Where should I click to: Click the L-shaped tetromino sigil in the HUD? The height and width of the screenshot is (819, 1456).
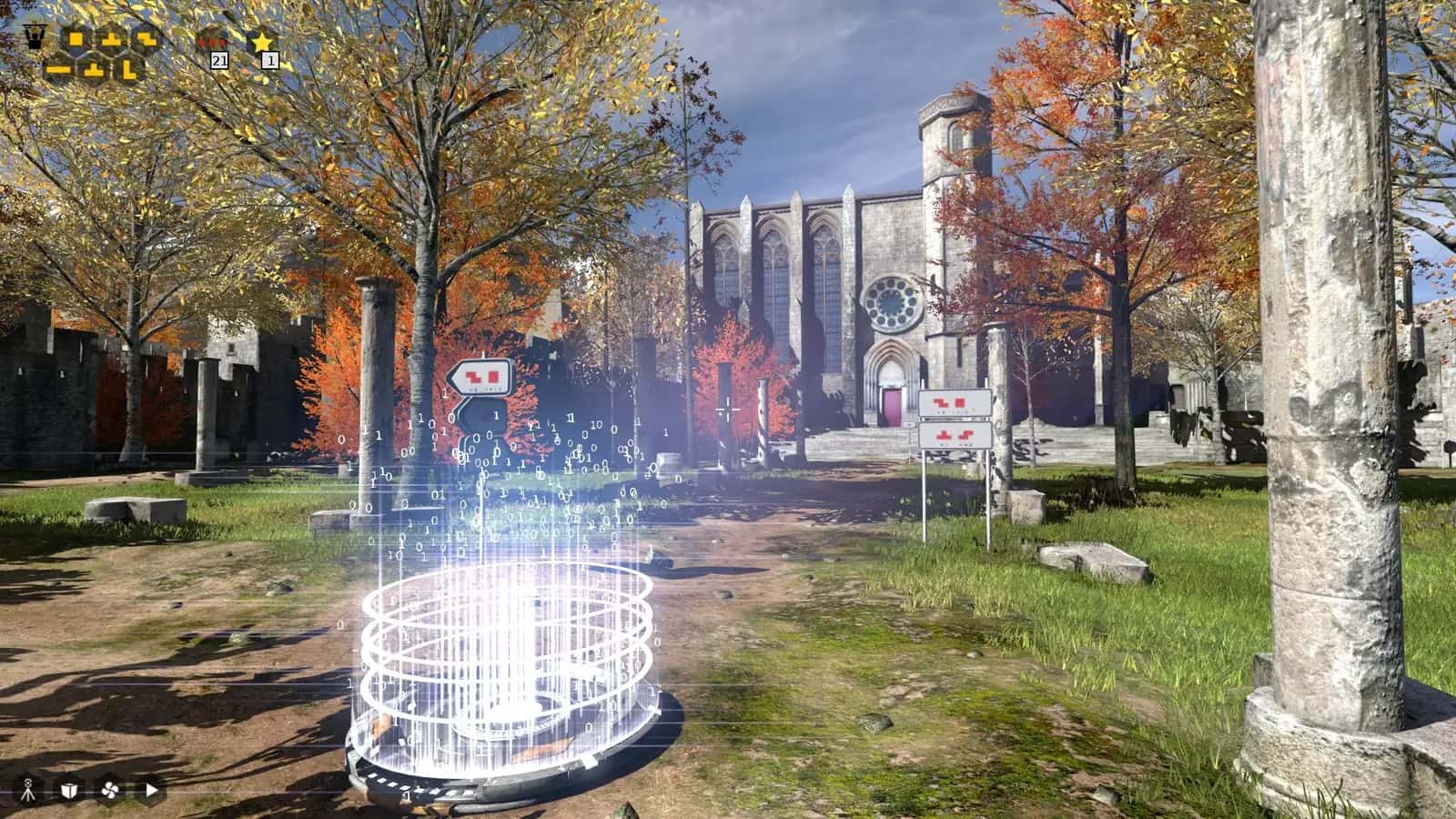[x=130, y=70]
